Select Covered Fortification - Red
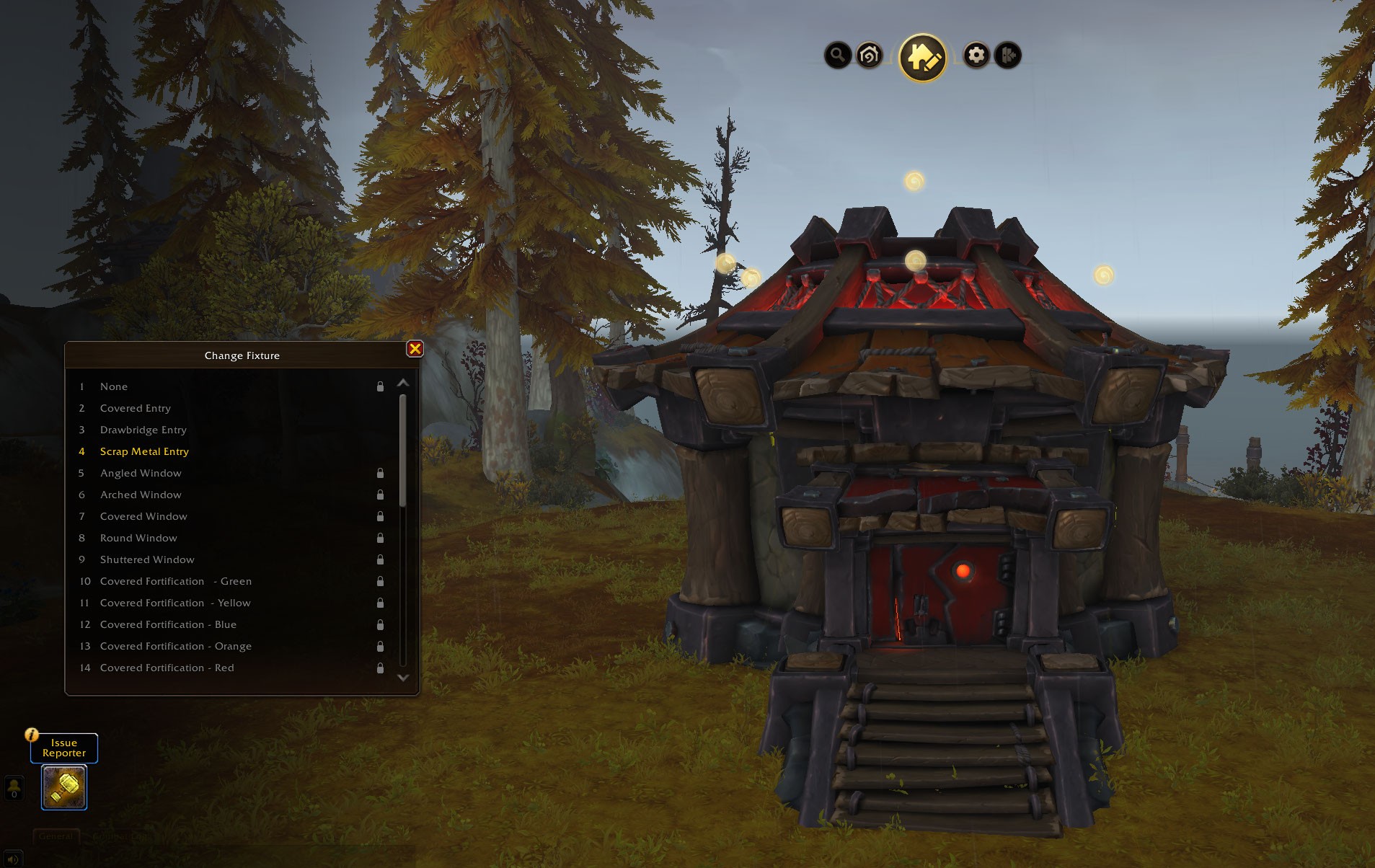 click(167, 668)
